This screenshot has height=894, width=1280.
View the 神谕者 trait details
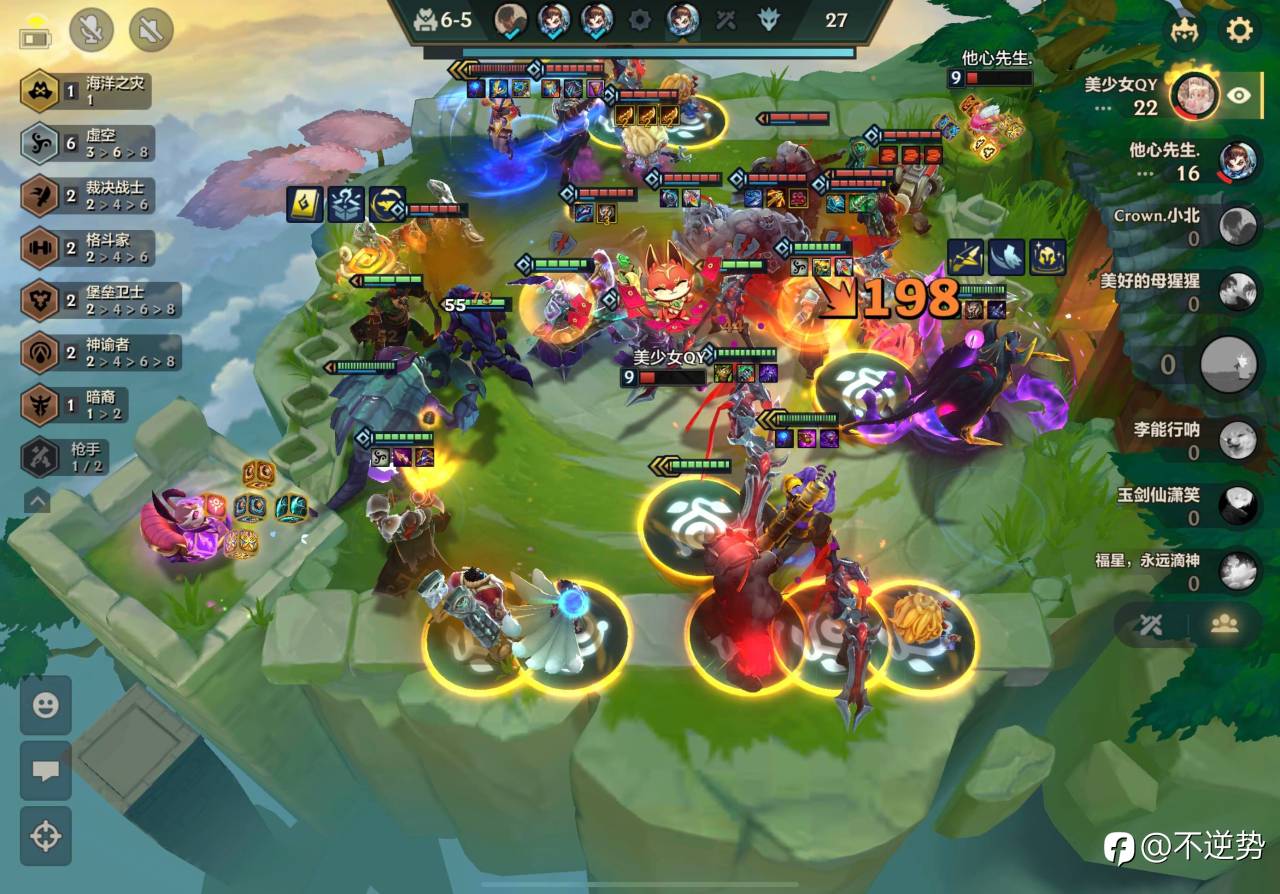[99, 352]
